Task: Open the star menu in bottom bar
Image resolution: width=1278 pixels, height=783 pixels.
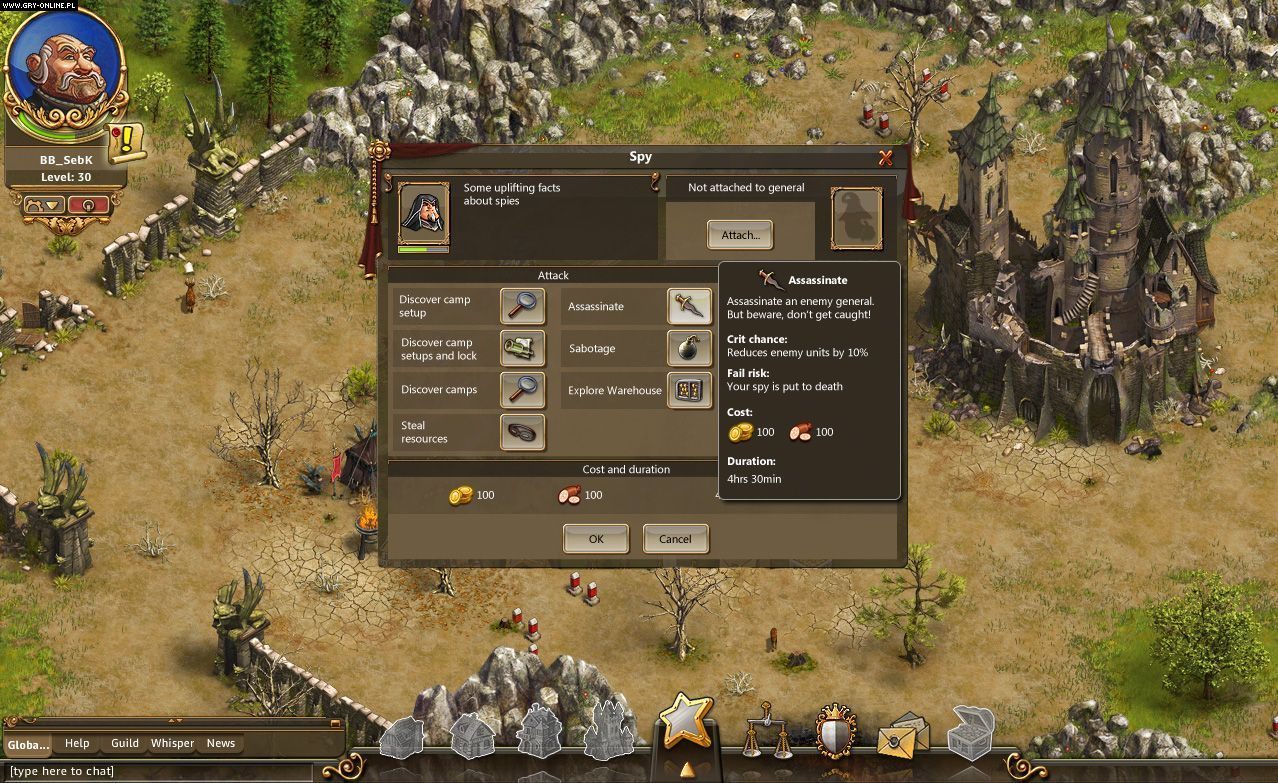Action: pos(686,722)
